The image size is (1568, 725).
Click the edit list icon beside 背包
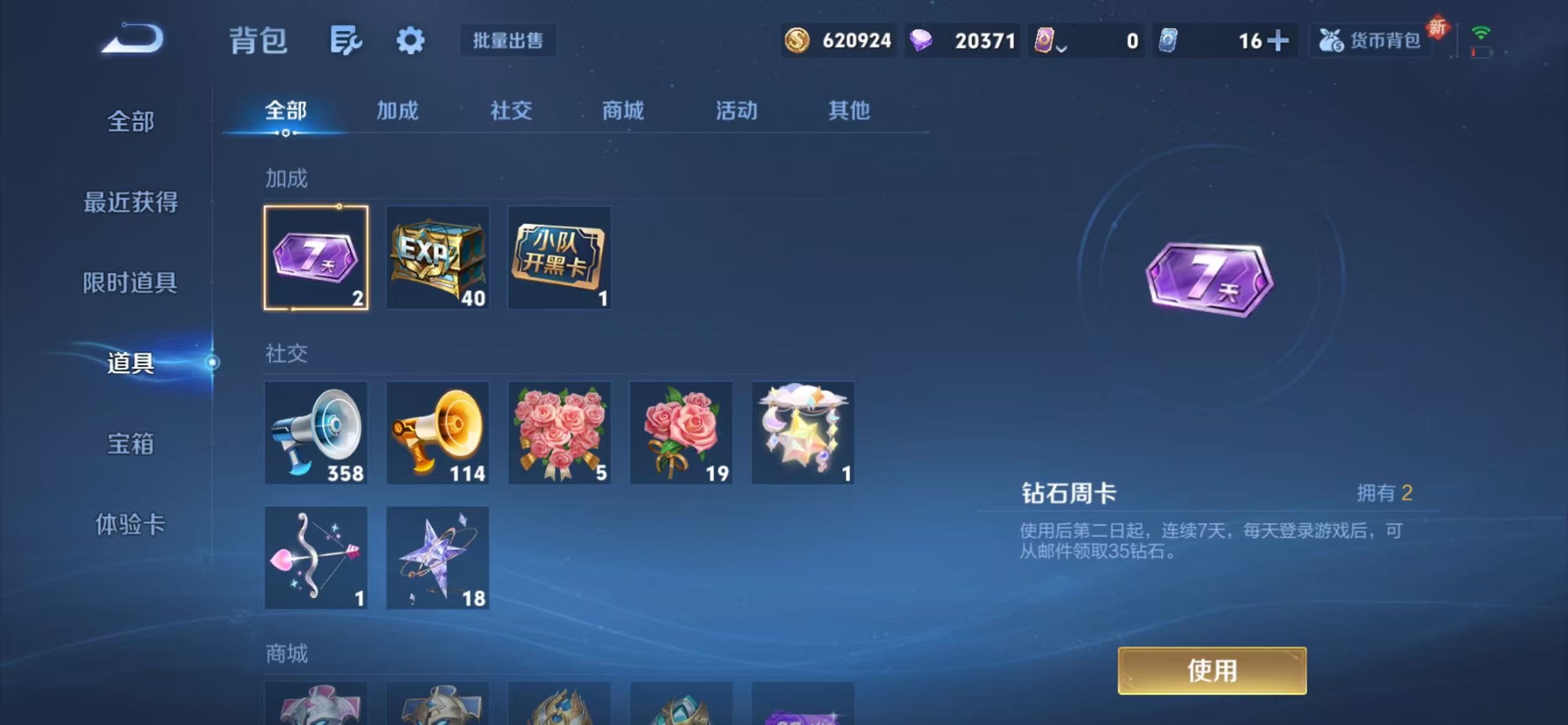(x=344, y=40)
